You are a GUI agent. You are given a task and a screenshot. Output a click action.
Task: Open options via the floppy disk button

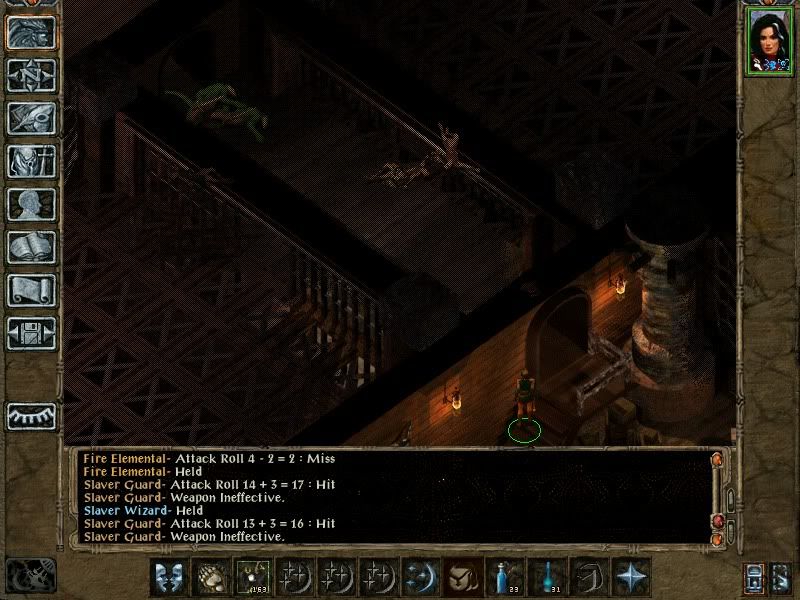[x=31, y=333]
